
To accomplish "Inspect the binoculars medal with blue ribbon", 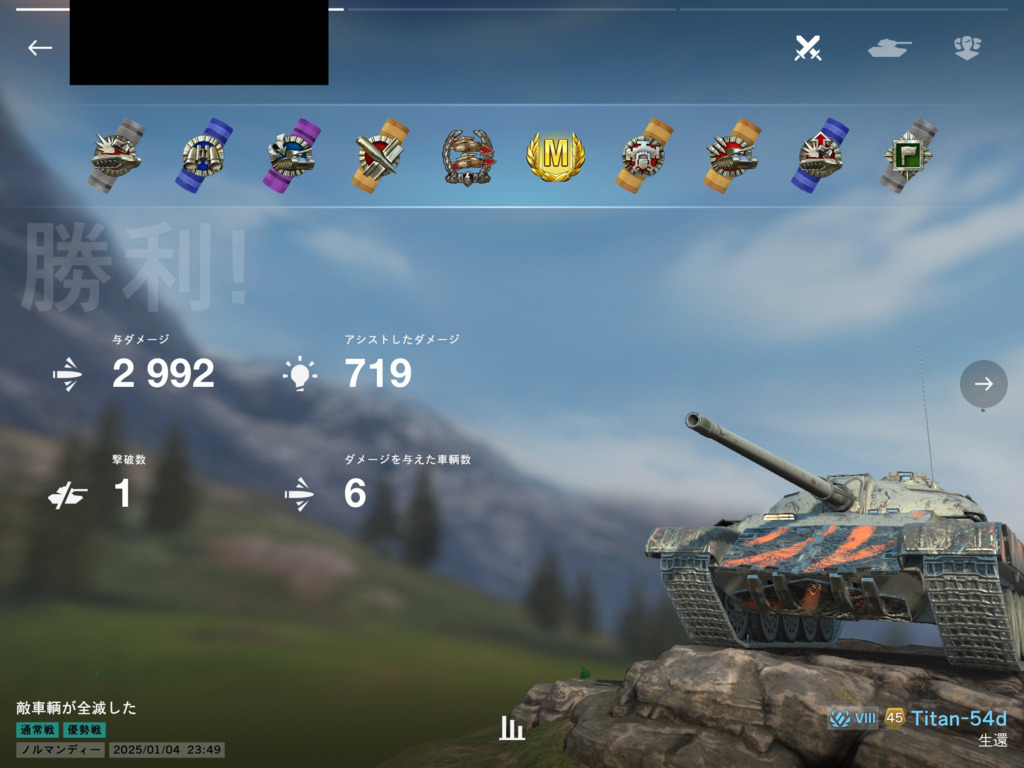I will pyautogui.click(x=204, y=156).
